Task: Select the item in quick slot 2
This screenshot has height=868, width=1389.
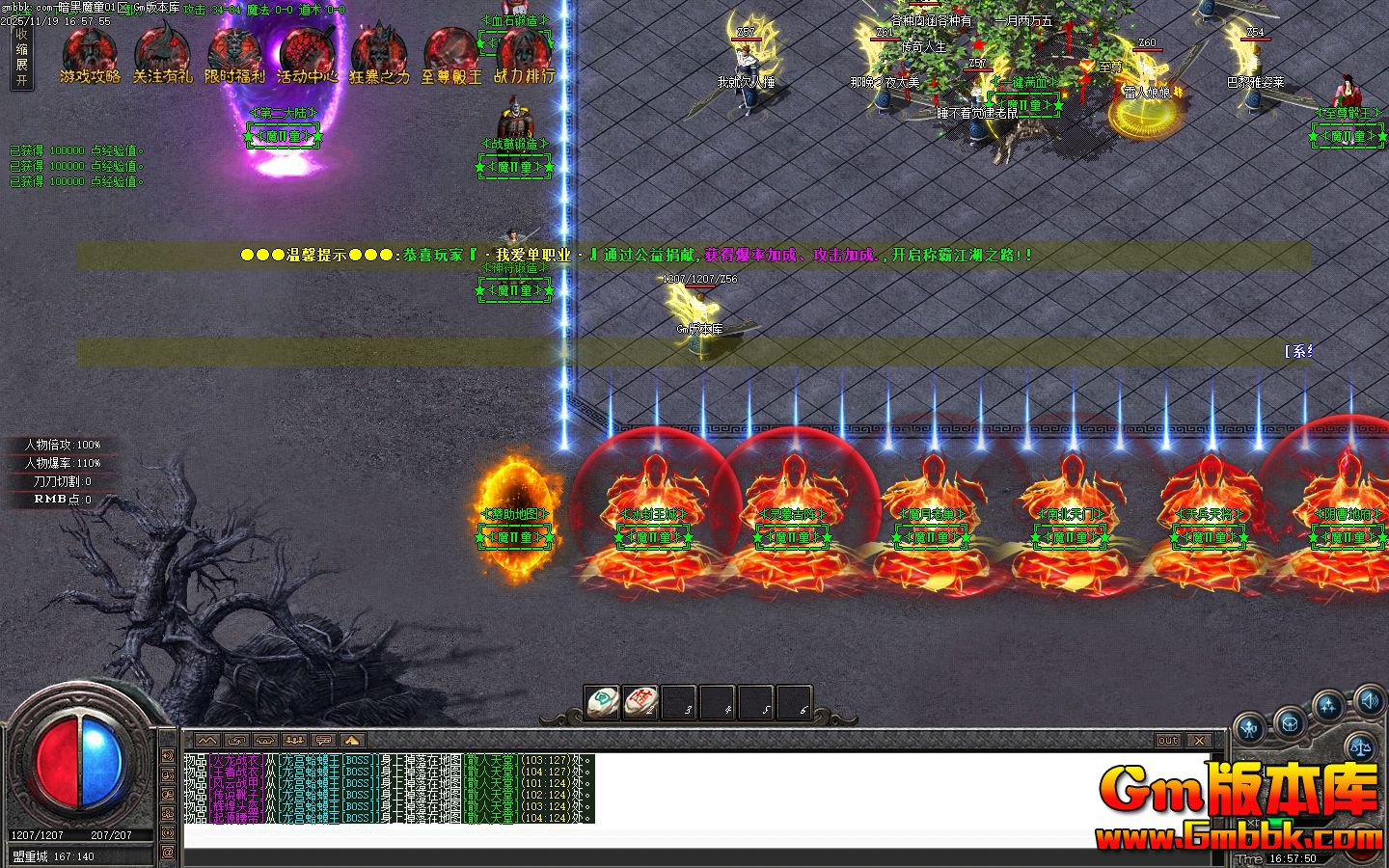Action: coord(640,703)
